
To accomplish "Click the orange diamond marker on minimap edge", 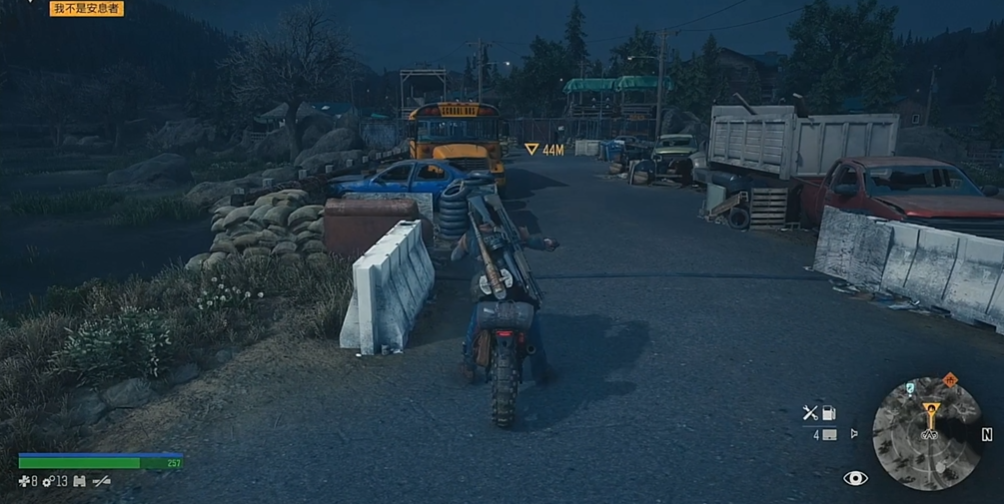I will click(x=949, y=380).
